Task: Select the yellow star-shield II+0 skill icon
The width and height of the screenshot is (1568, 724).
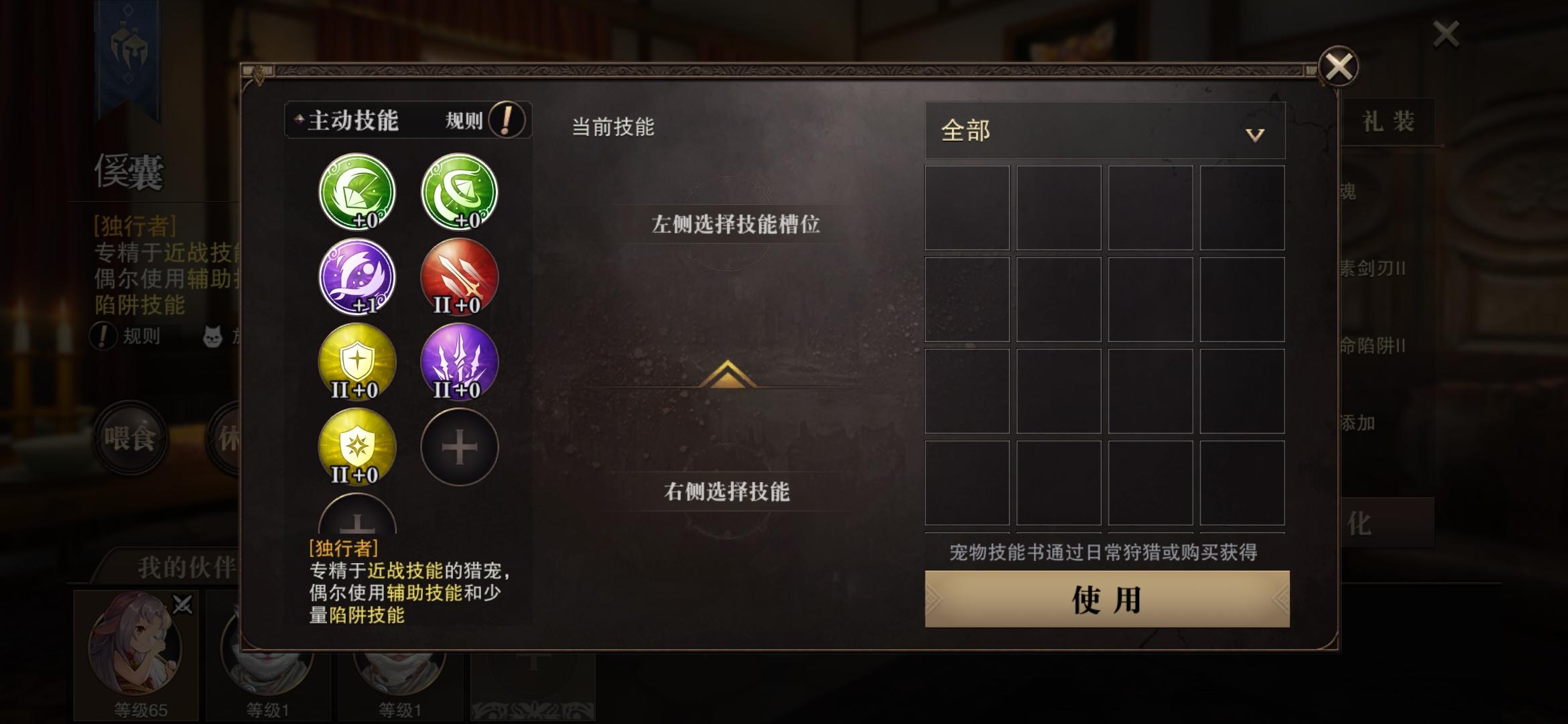Action: click(356, 447)
